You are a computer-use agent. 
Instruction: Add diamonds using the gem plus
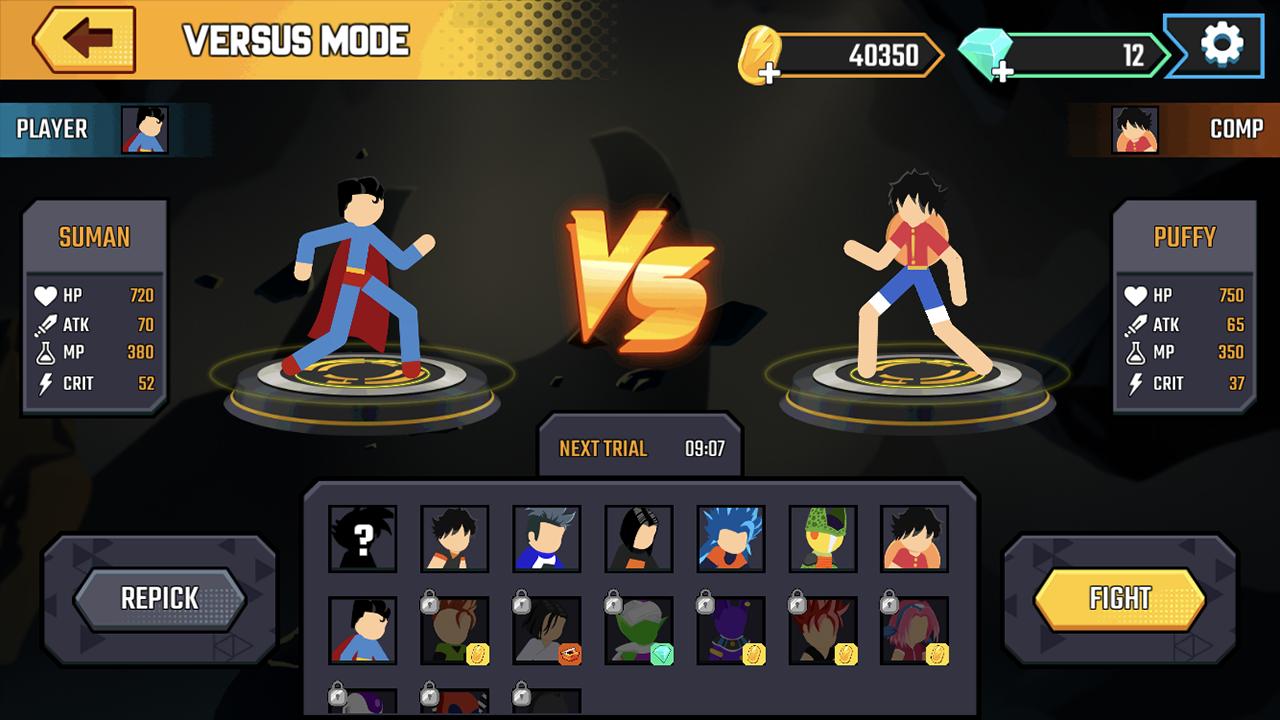tap(1003, 71)
